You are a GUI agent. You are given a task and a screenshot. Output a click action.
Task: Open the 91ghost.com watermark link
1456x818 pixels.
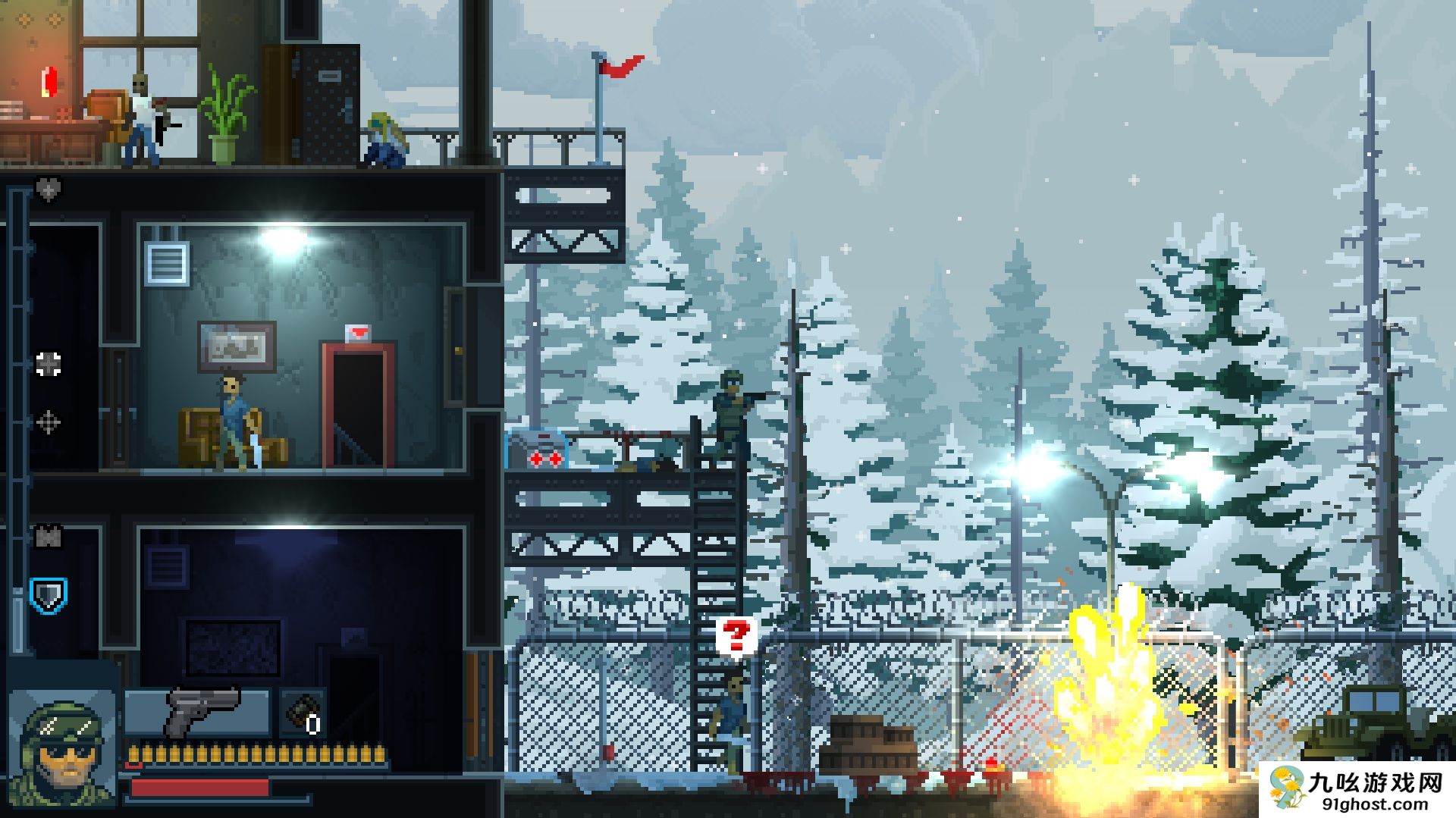(1359, 790)
